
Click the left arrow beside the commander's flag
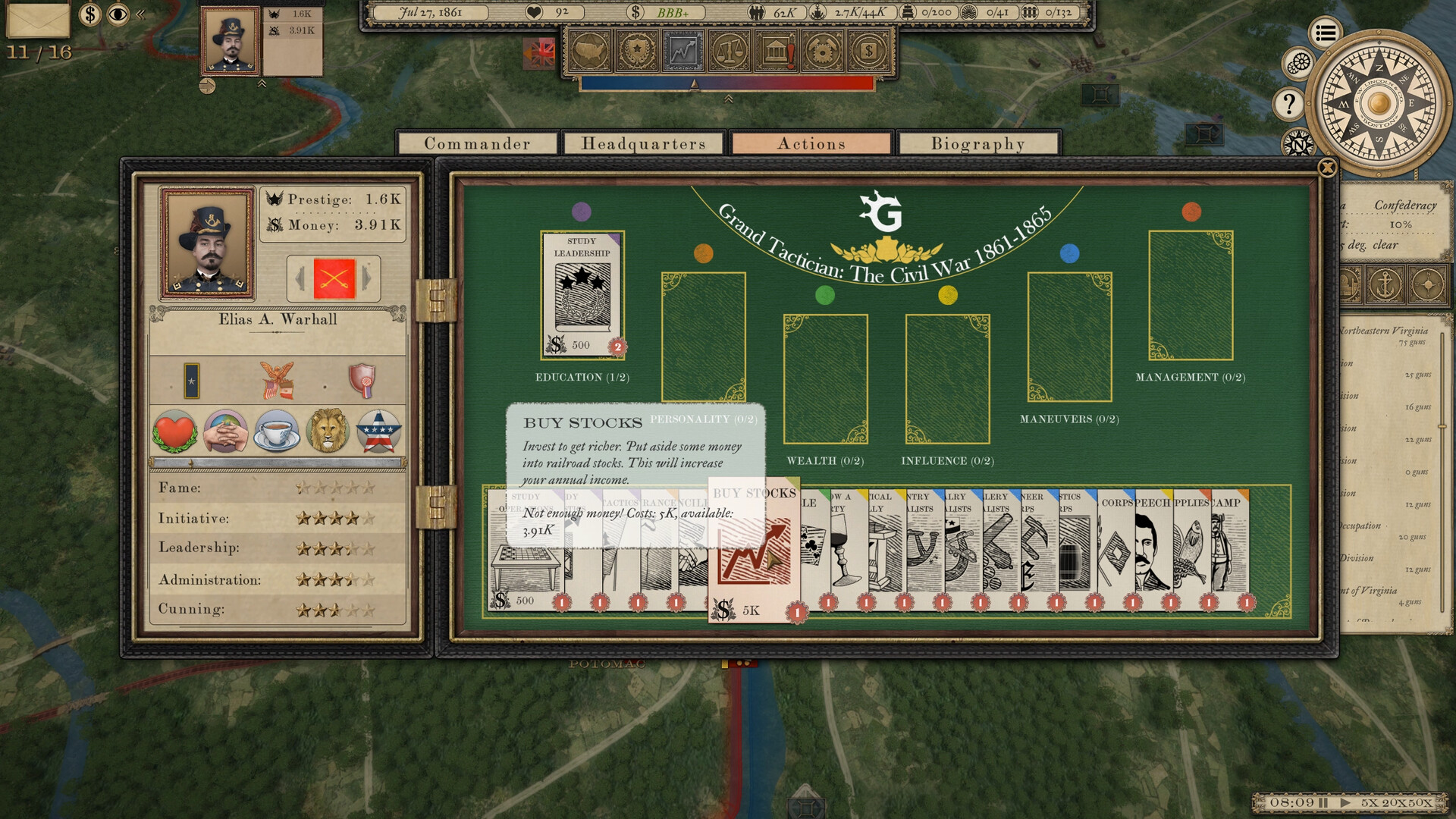(300, 278)
